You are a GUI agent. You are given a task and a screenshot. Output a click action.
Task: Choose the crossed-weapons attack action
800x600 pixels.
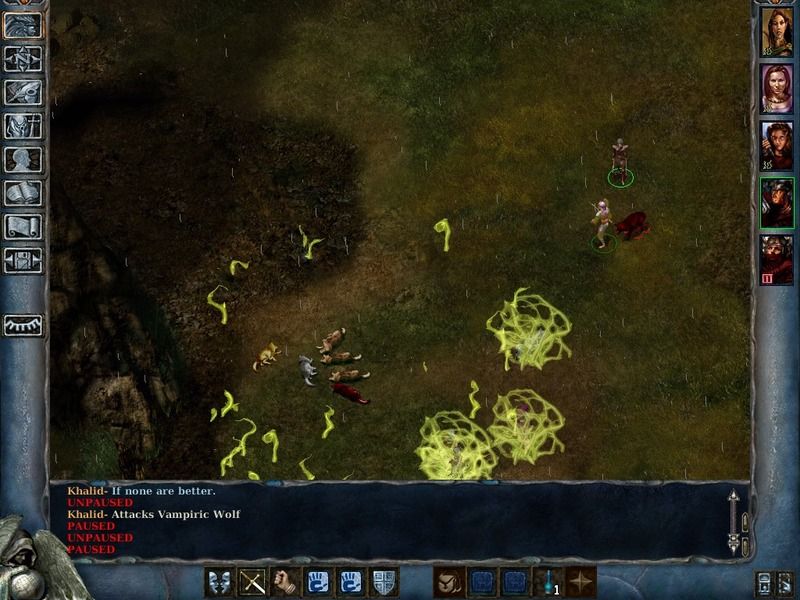(252, 581)
